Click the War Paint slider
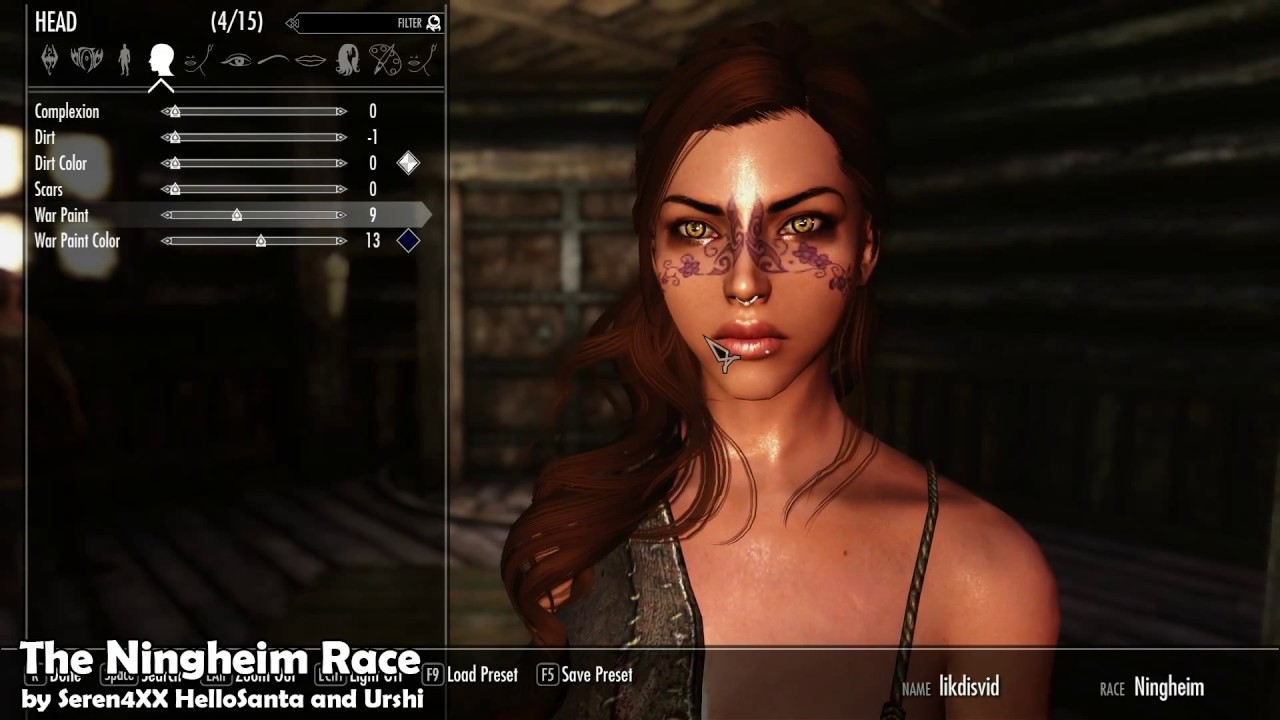This screenshot has height=720, width=1280. click(x=254, y=215)
